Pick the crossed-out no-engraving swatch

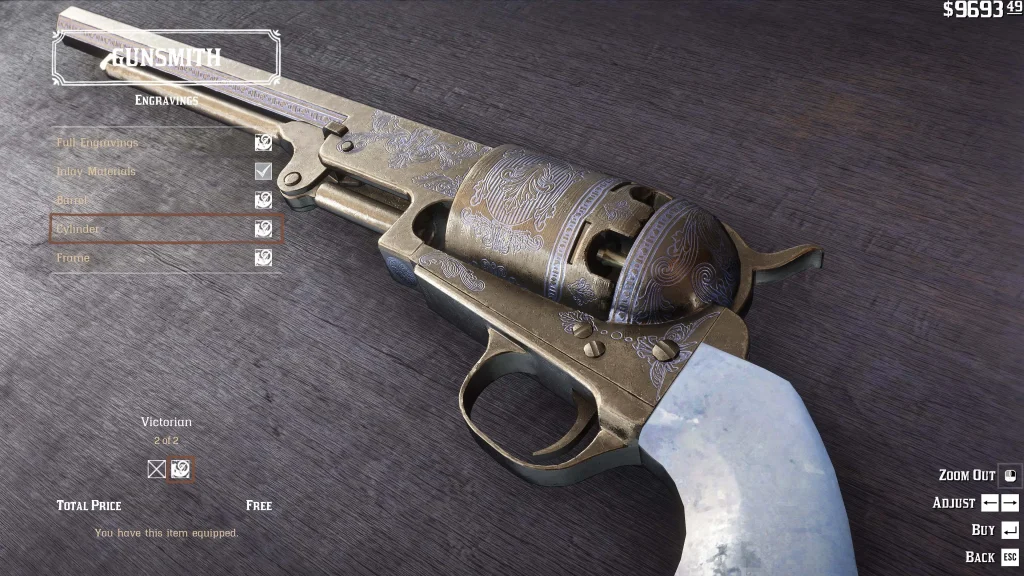157,469
